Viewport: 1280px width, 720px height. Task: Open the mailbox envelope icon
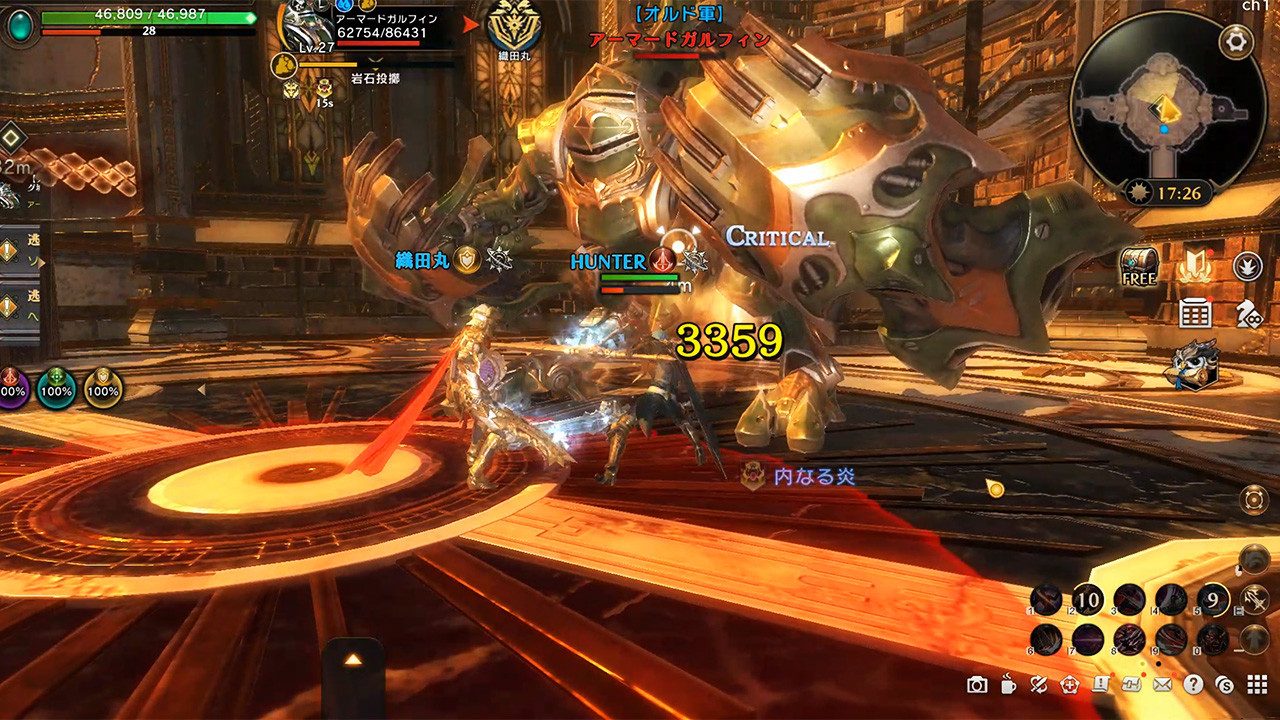point(1162,684)
